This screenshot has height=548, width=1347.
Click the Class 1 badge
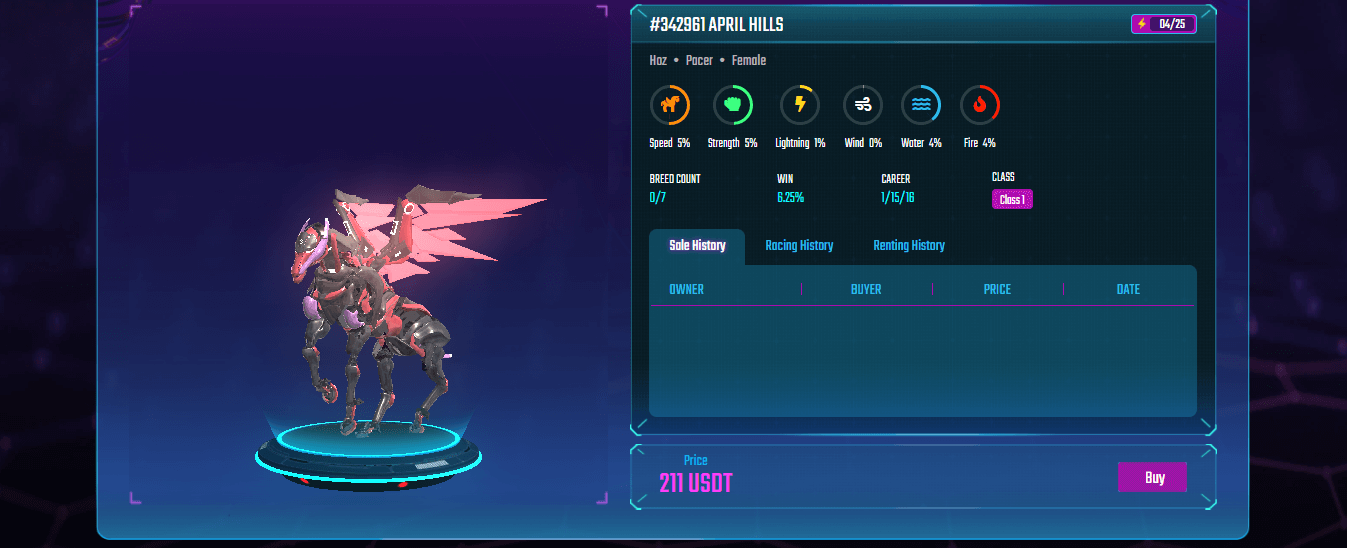[x=1012, y=200]
